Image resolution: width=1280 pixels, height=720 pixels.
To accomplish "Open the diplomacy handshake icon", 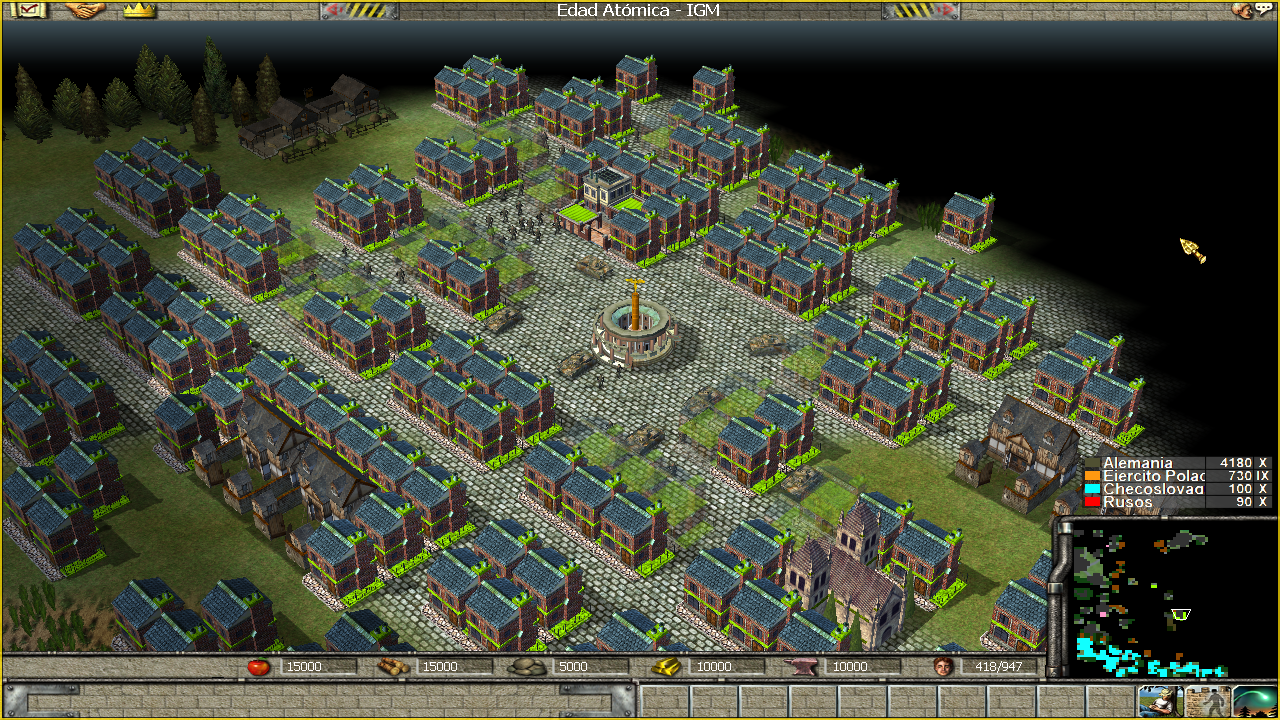I will coord(85,13).
